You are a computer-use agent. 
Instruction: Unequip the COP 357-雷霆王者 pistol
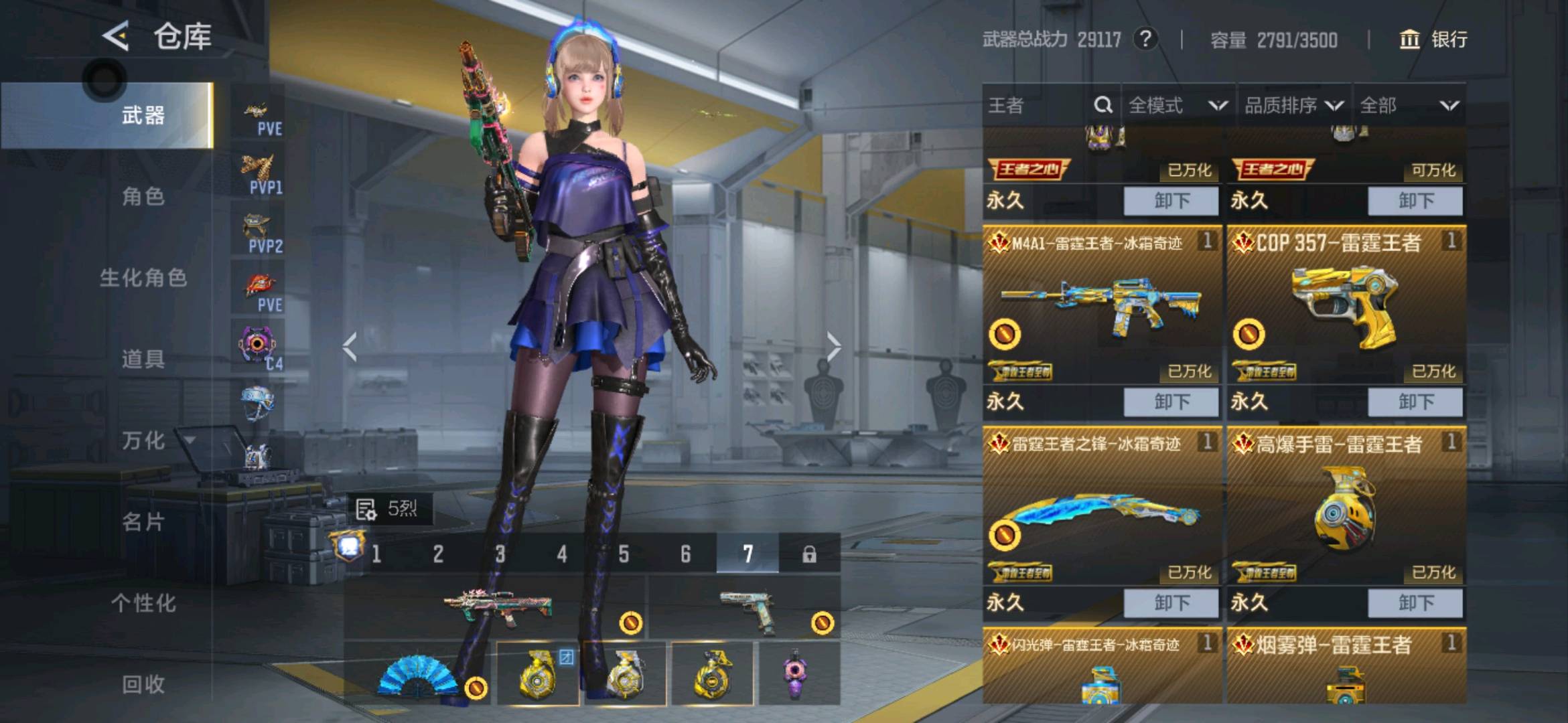pyautogui.click(x=1415, y=402)
